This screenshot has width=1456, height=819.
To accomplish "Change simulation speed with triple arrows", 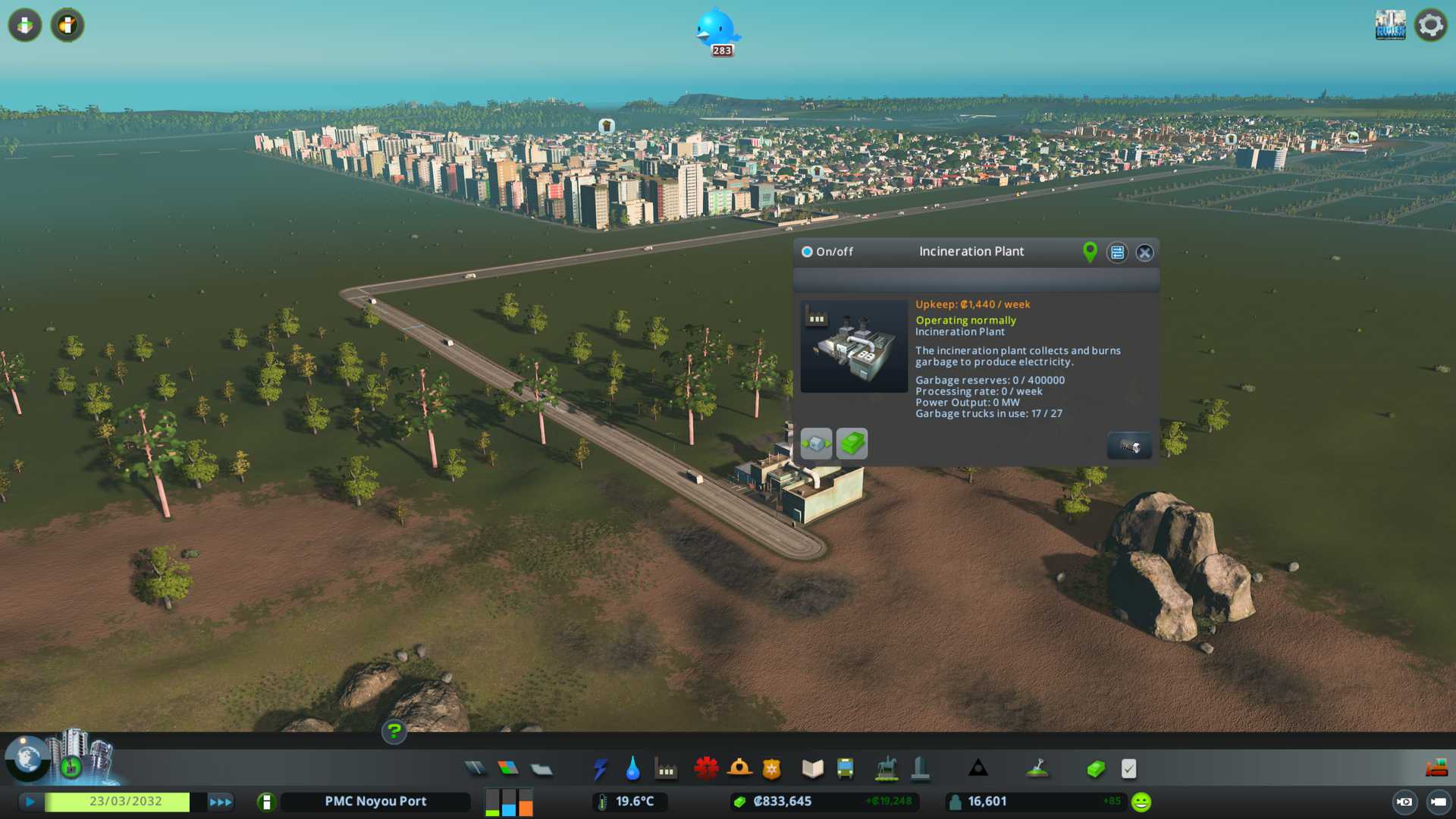I will pos(221,802).
